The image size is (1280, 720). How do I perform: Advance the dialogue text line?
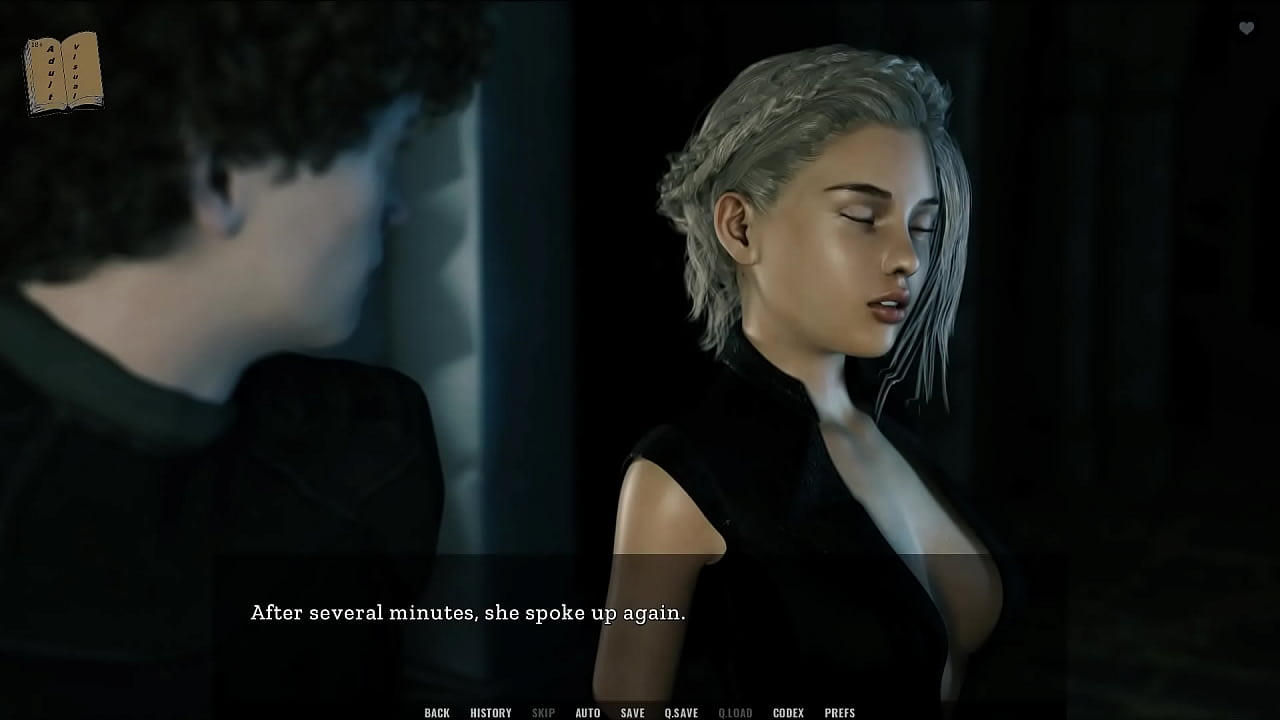468,613
